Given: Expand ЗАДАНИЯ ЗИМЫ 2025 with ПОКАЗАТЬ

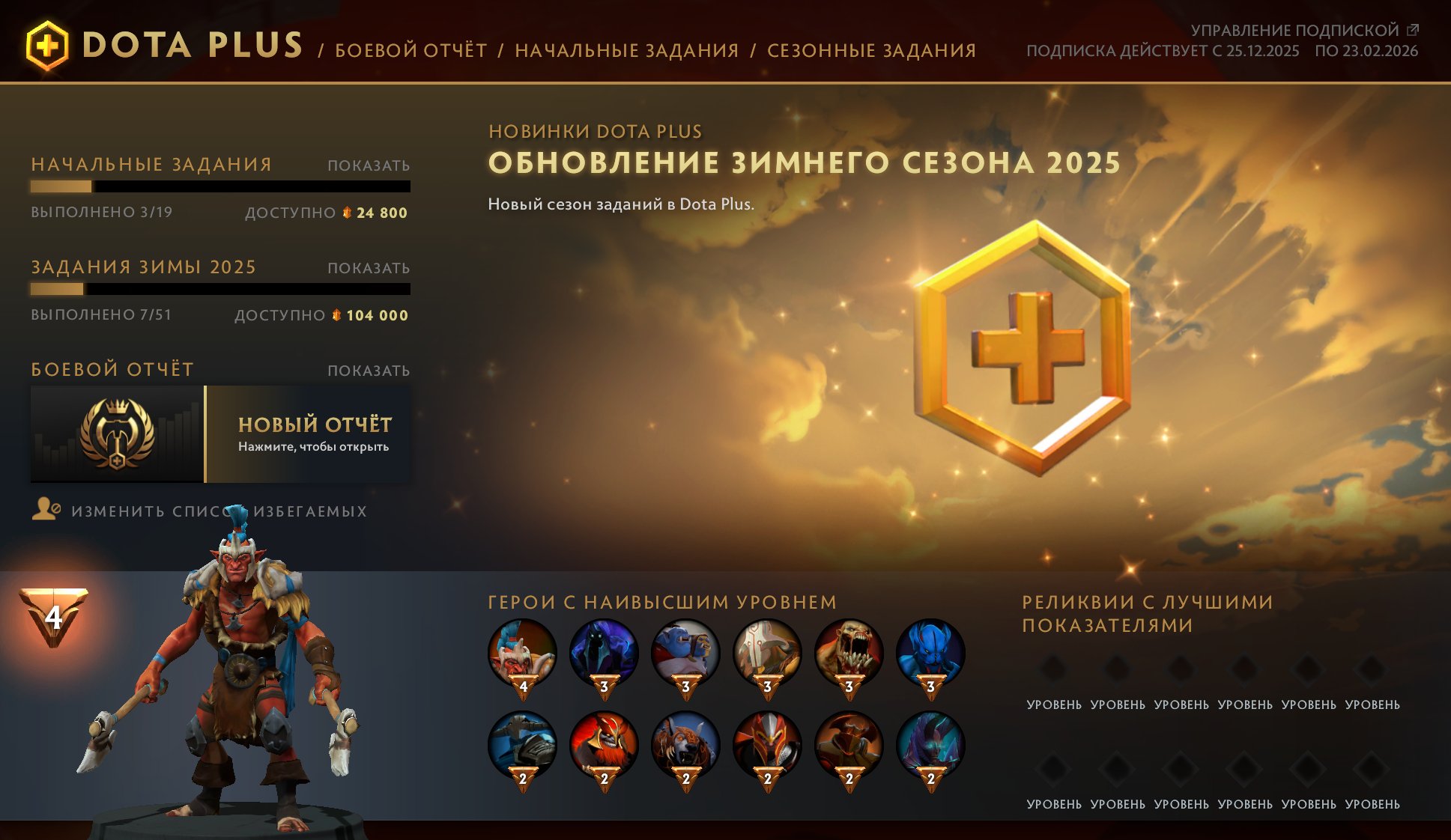Looking at the screenshot, I should (369, 267).
